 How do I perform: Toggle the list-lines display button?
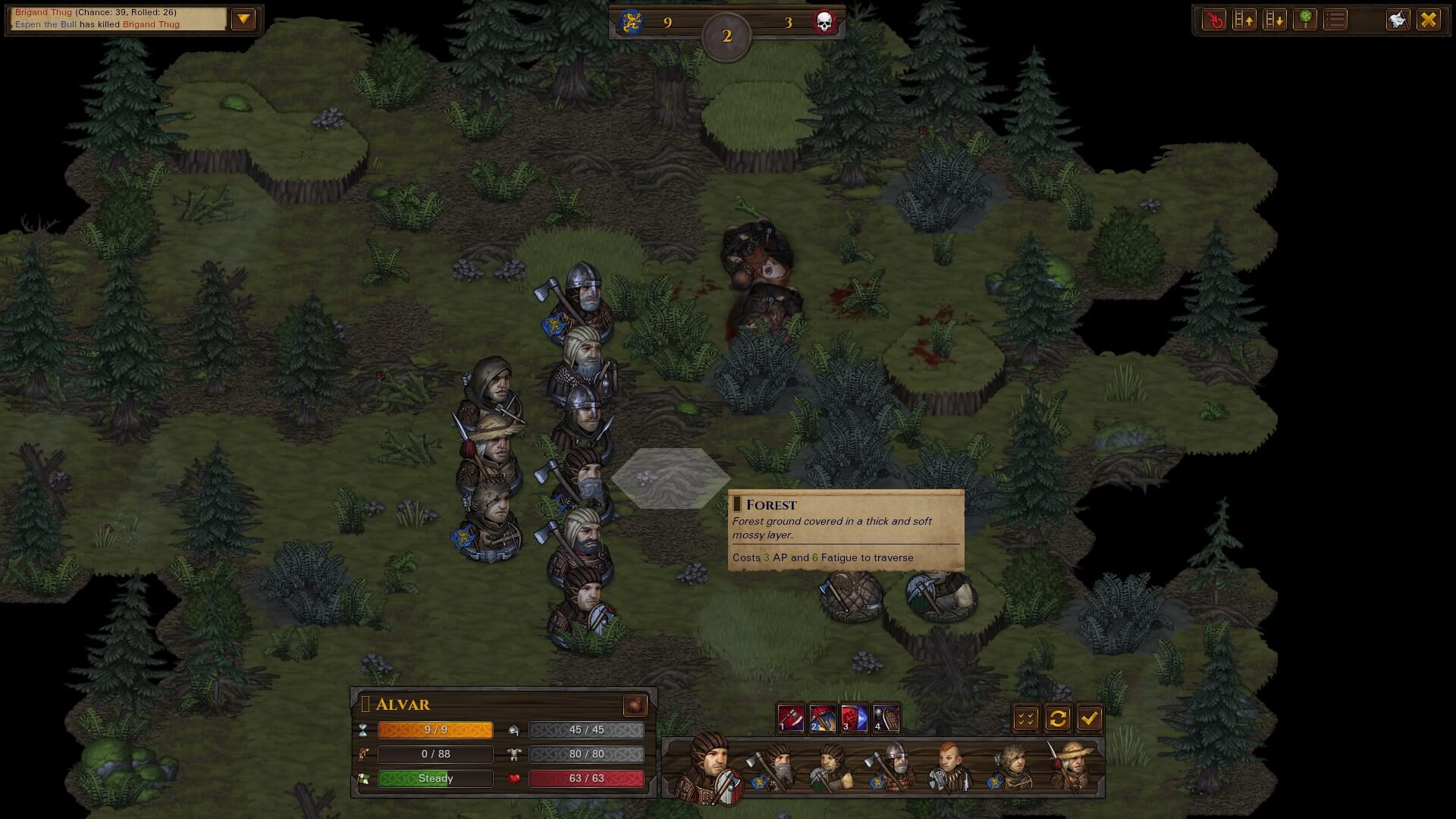point(1335,20)
